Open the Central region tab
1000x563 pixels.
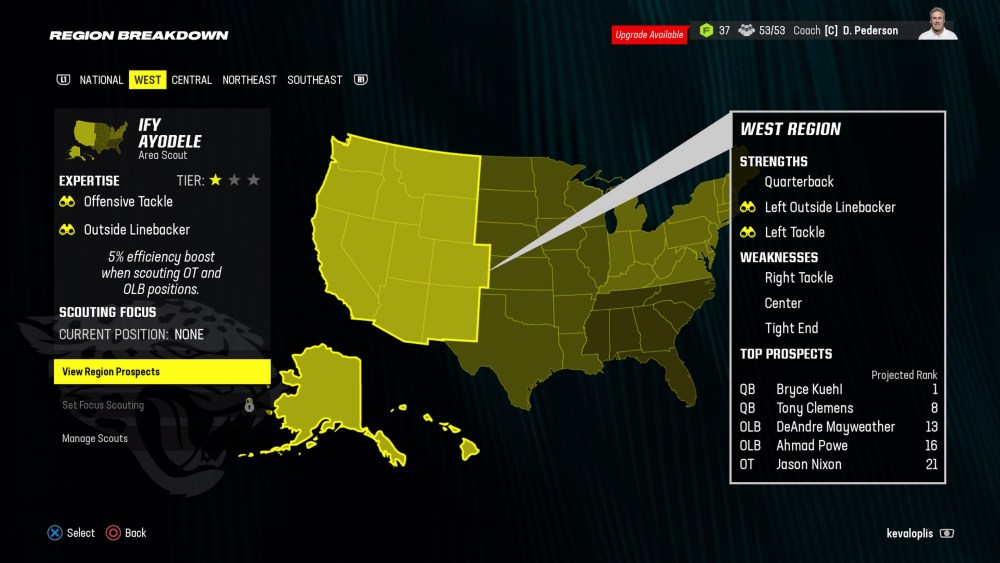[x=191, y=80]
